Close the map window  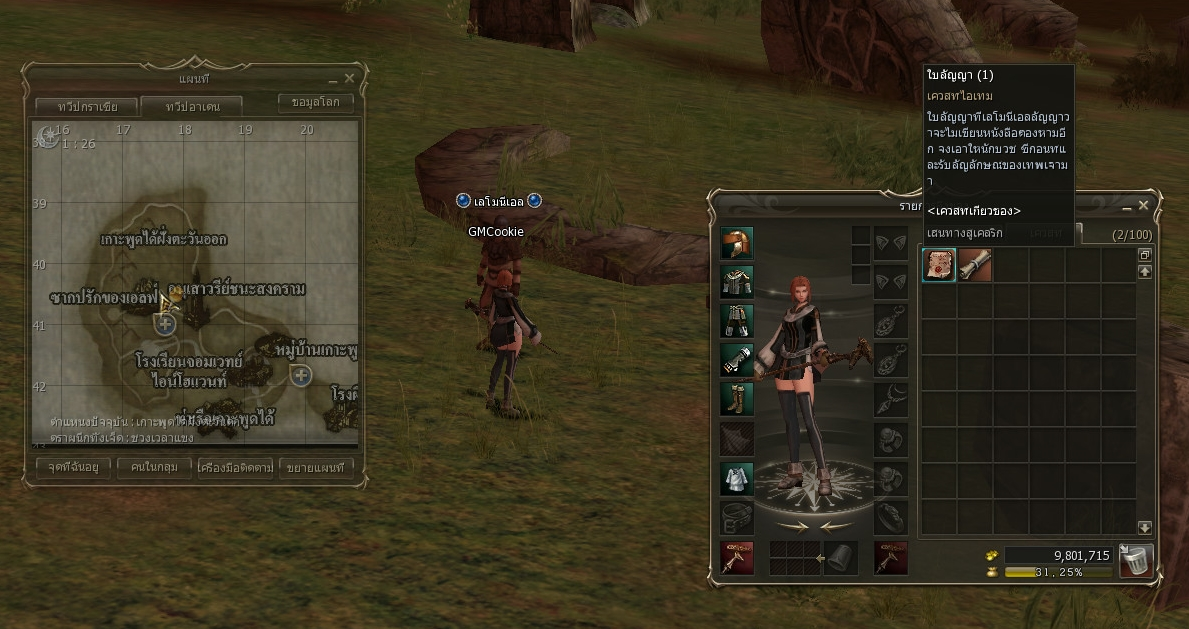349,78
